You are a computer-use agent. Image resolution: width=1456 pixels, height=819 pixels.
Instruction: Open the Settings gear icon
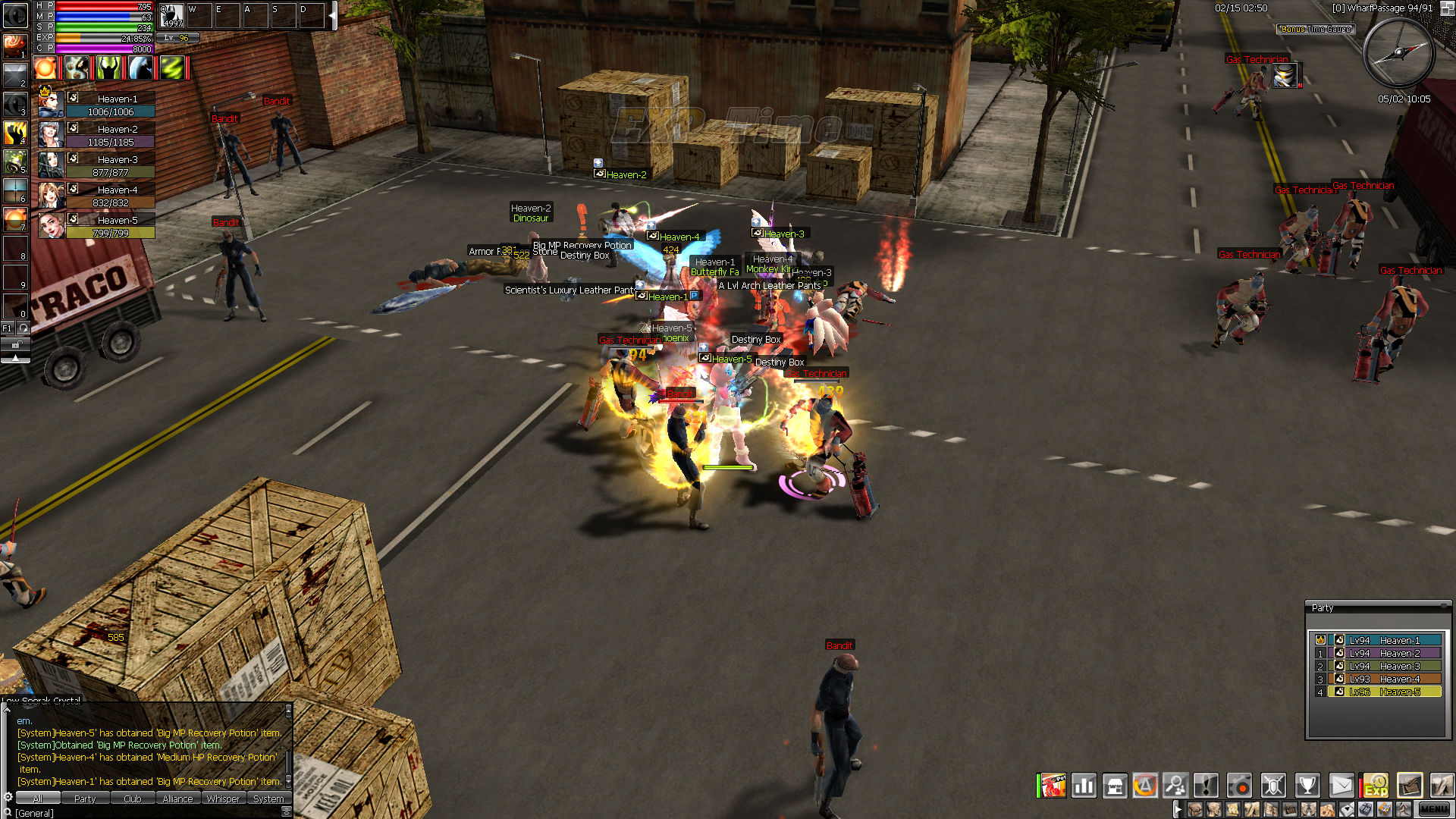[1238, 786]
